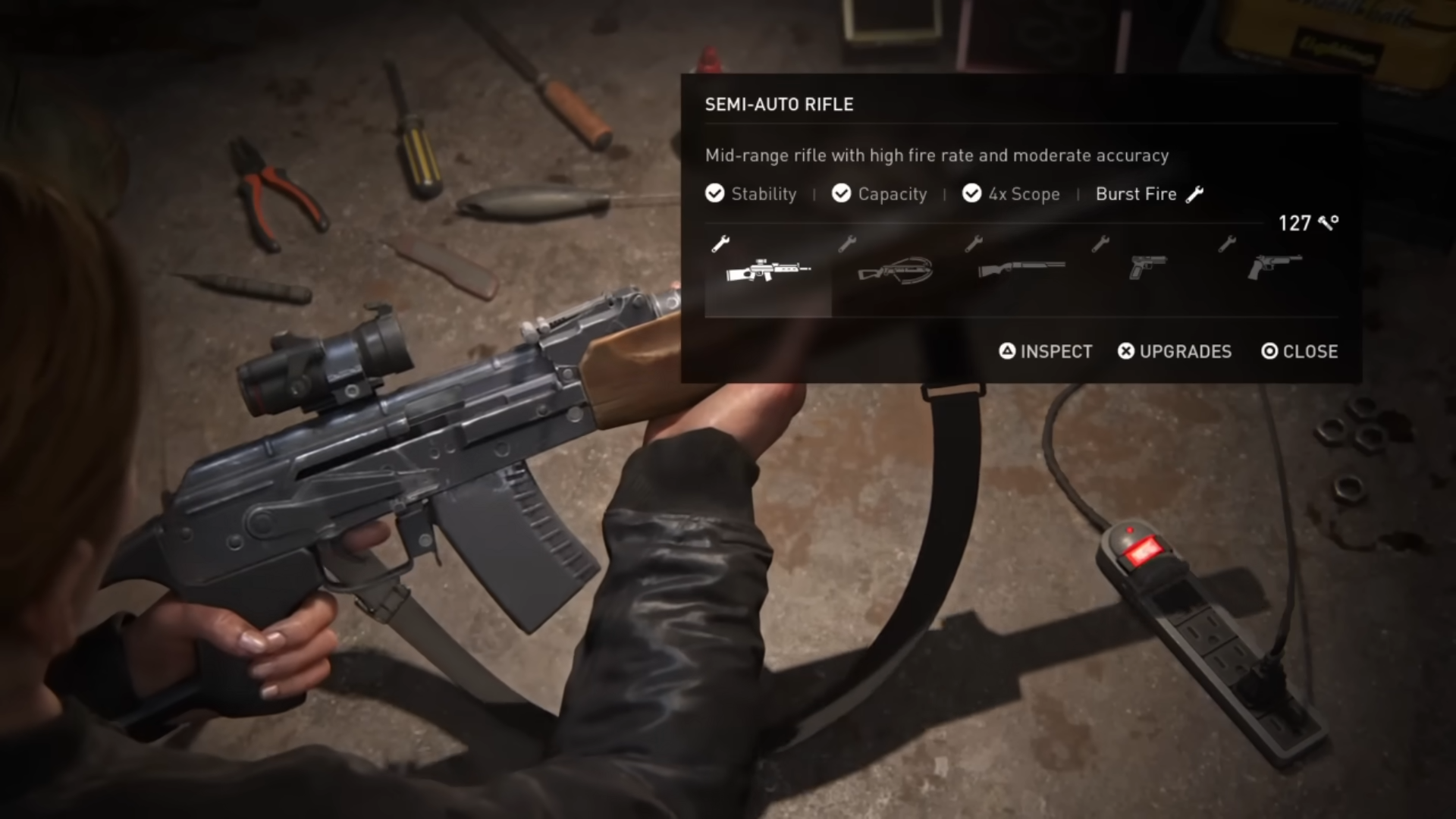Select the semi-auto rifle weapon slot
Screen dimensions: 1456x819
(767, 271)
